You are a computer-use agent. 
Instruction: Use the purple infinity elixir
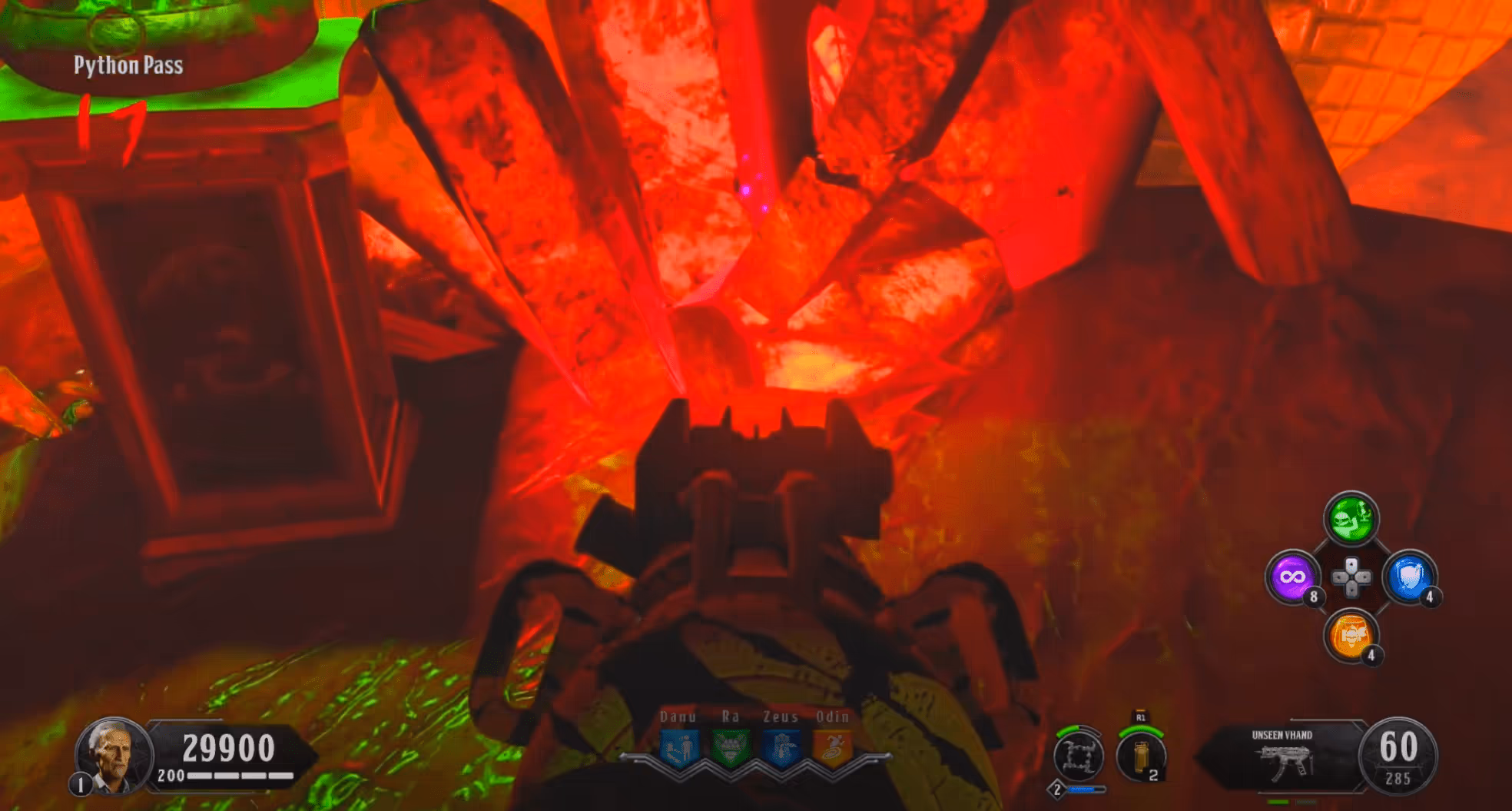point(1292,577)
